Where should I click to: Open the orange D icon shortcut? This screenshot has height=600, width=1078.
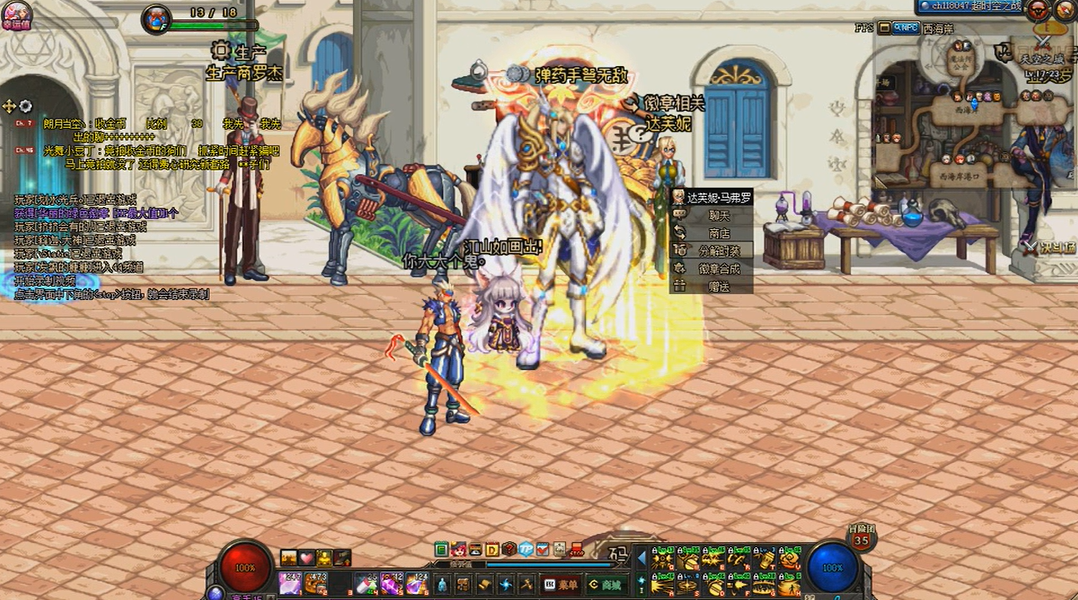click(x=492, y=549)
